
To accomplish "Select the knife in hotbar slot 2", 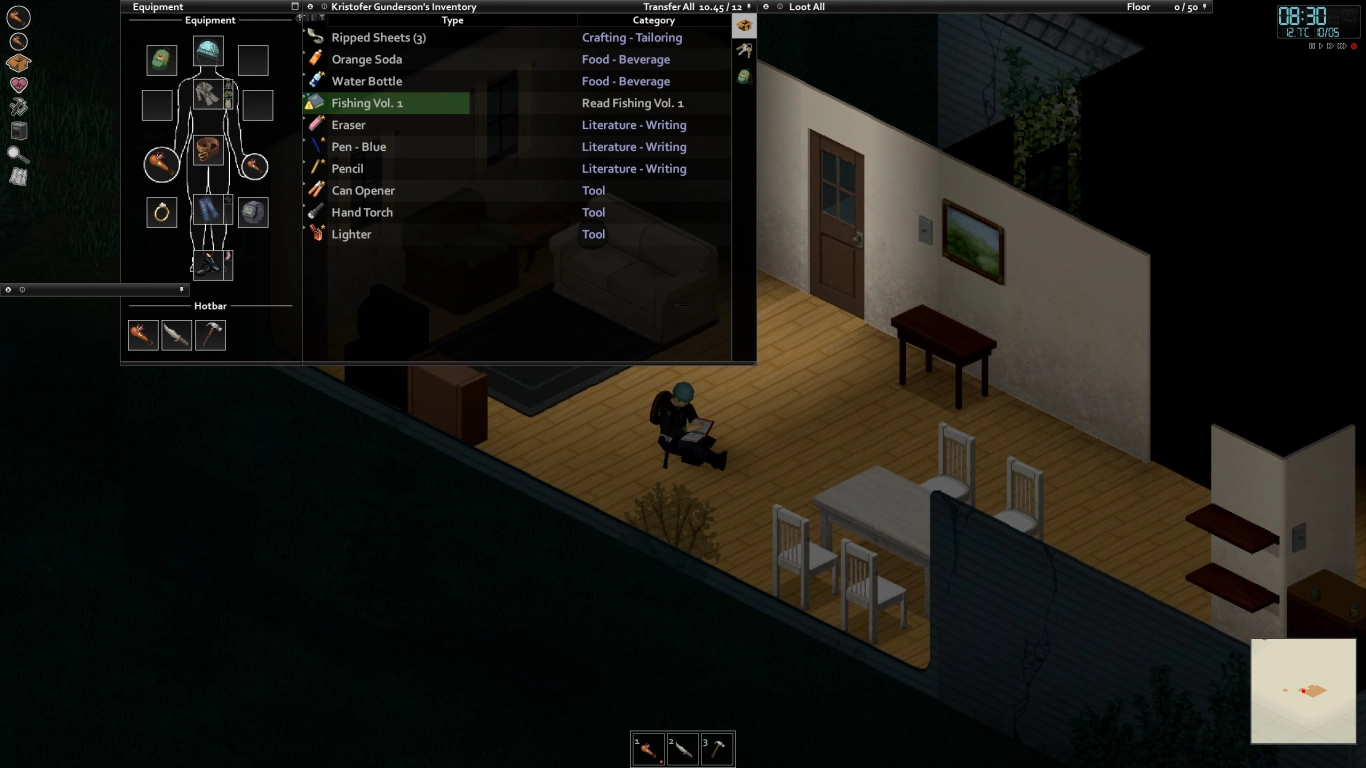I will [682, 748].
